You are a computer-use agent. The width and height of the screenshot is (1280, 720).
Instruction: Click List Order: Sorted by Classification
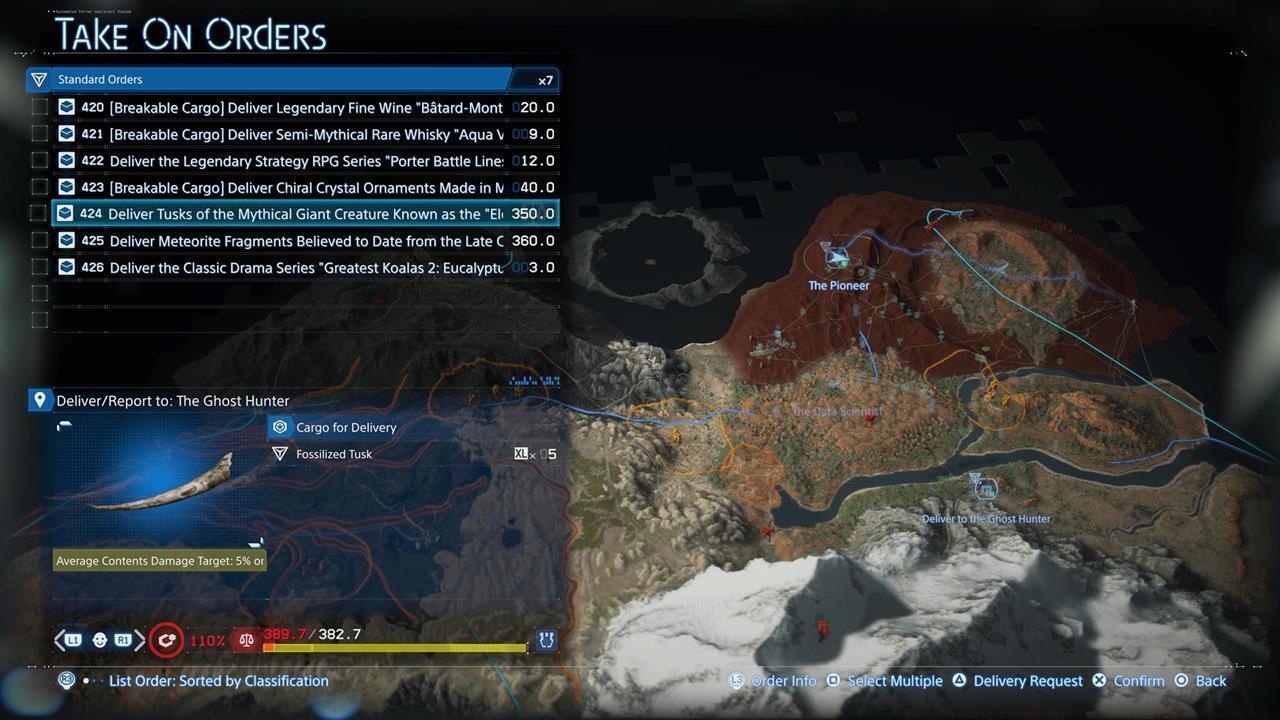pos(218,680)
